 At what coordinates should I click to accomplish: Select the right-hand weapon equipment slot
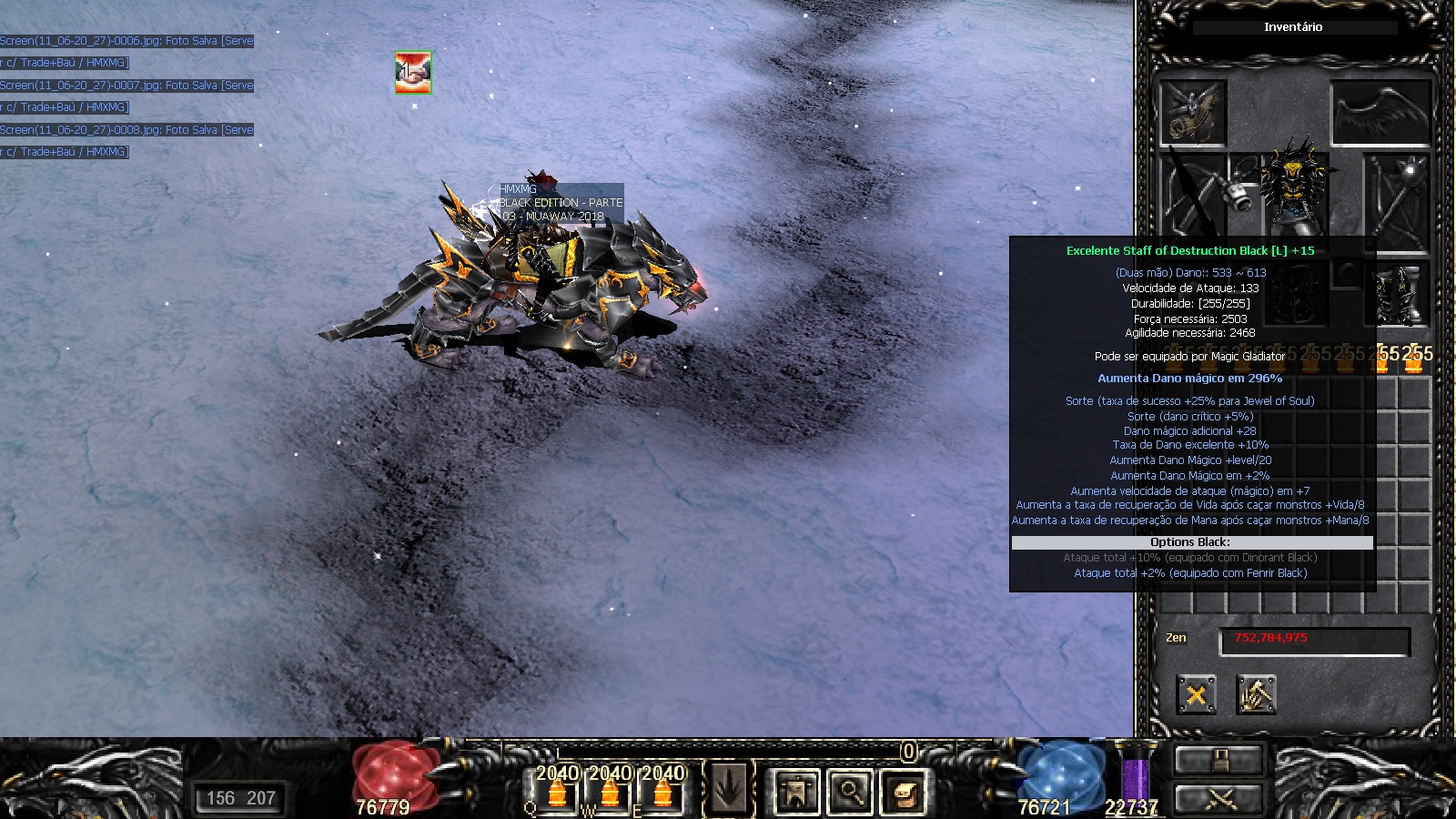pyautogui.click(x=1396, y=198)
